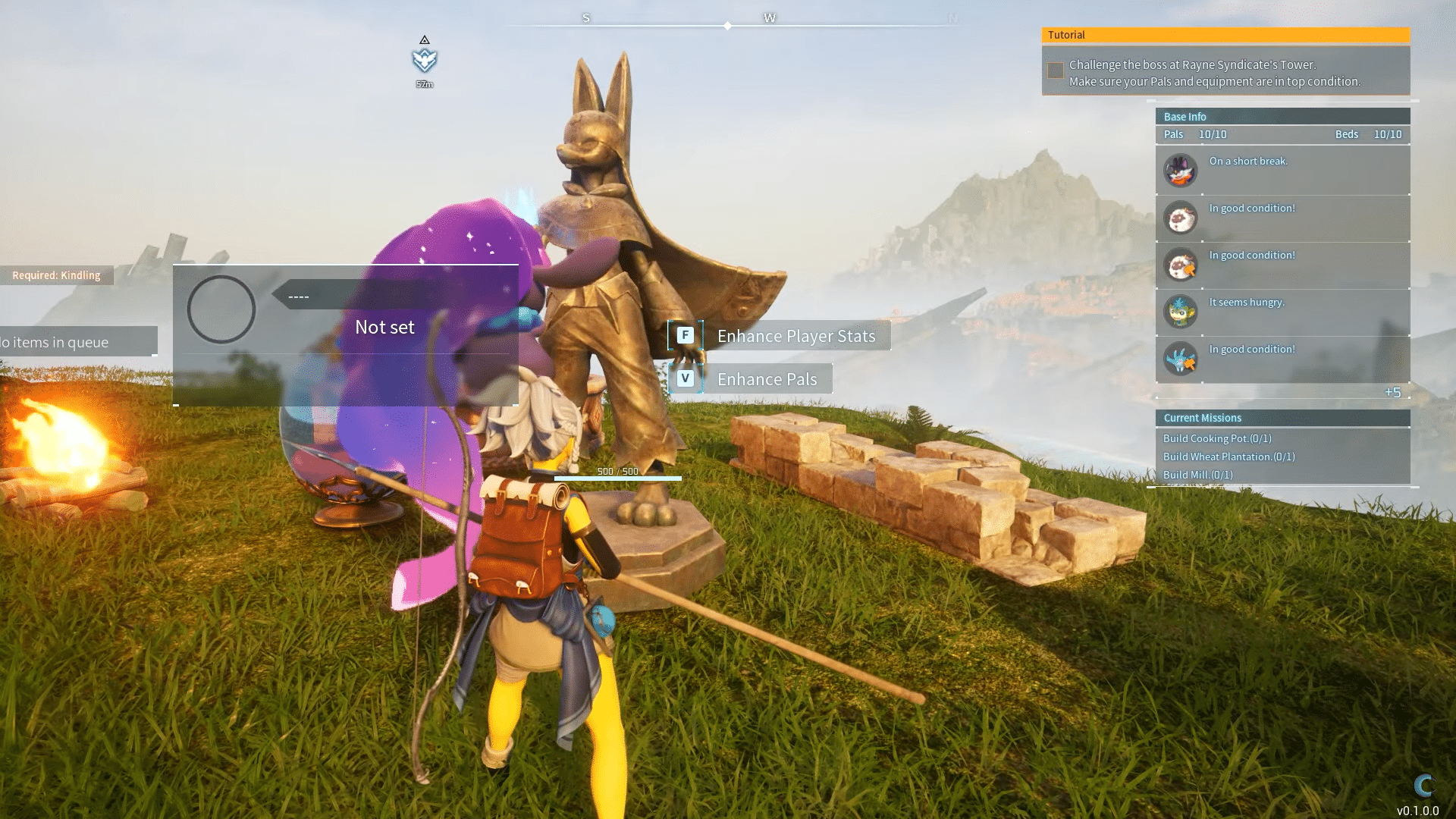Check off the Rayne Syndicate's Tower tutorial objective
Screen dimensions: 1456x819
click(1055, 70)
